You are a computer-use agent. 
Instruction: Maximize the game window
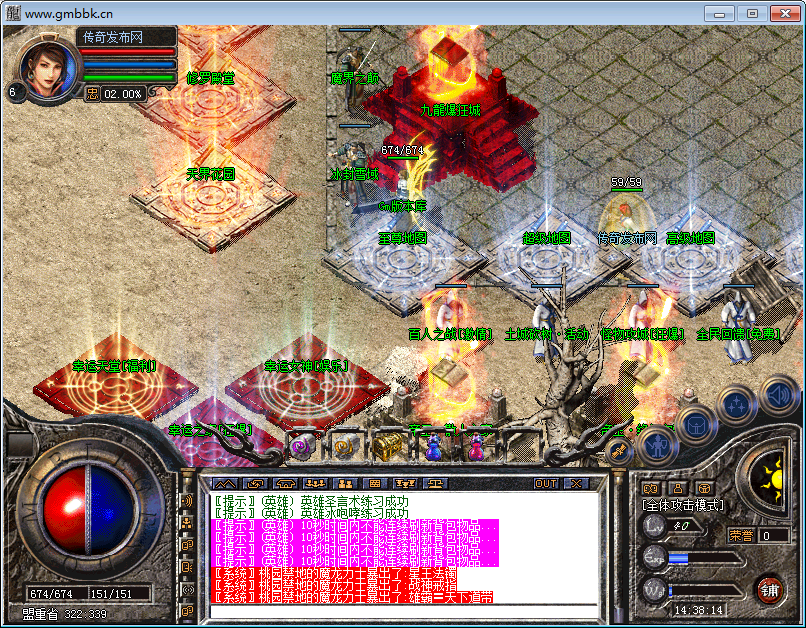click(x=752, y=13)
